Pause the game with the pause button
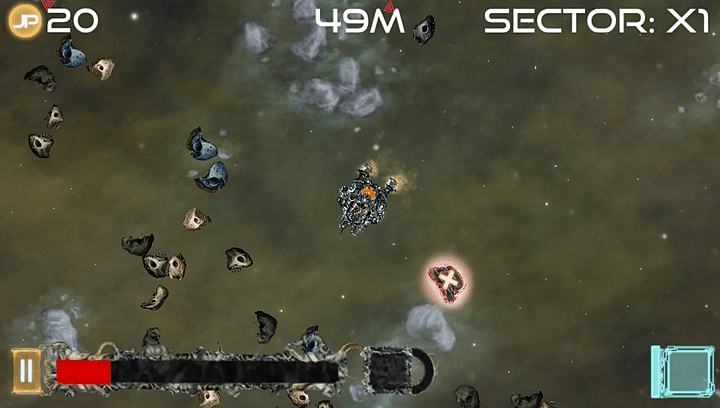Viewport: 720px width, 408px height. tap(26, 371)
